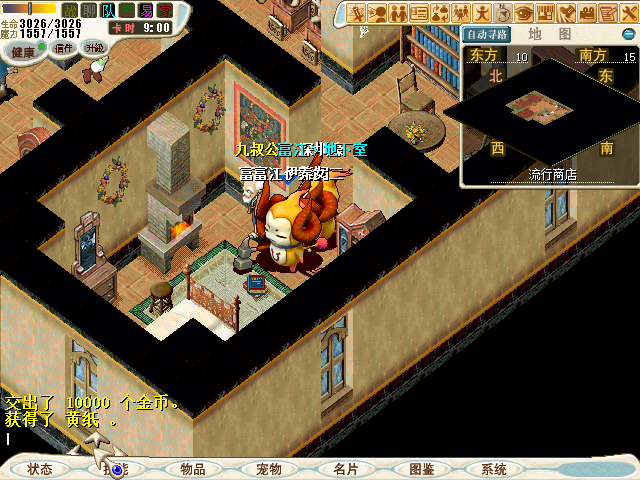Open the 物品 items menu
Image resolution: width=640 pixels, height=480 pixels.
[x=192, y=469]
